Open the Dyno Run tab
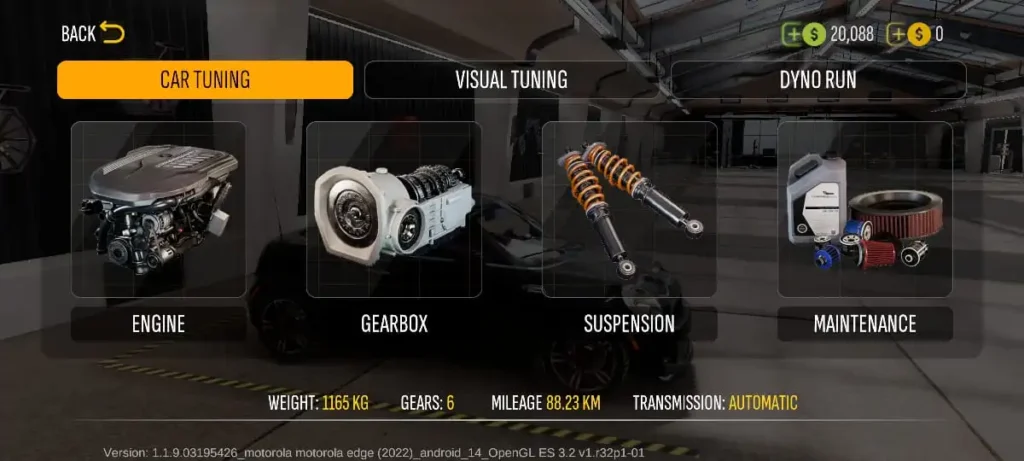 pyautogui.click(x=818, y=80)
